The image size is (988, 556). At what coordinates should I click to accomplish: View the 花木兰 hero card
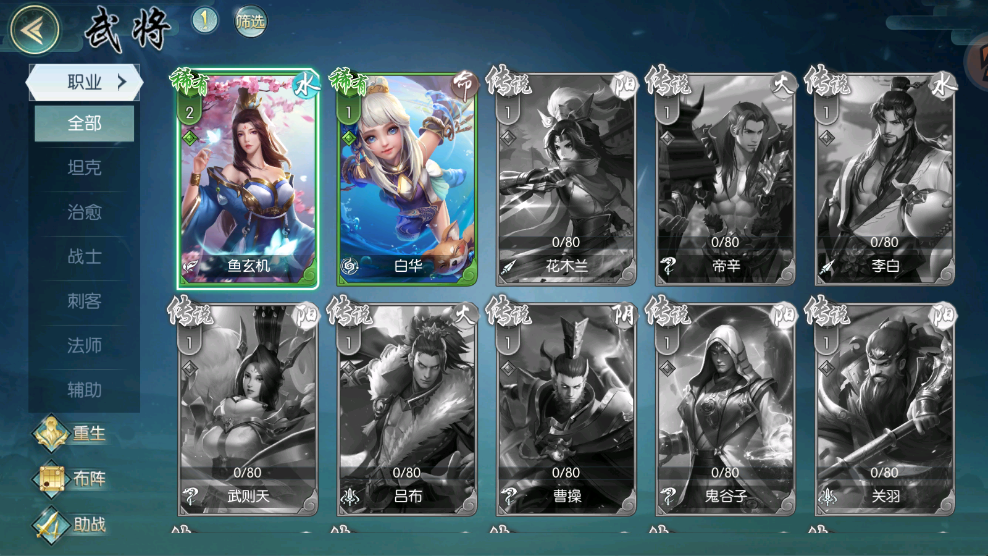tap(566, 180)
